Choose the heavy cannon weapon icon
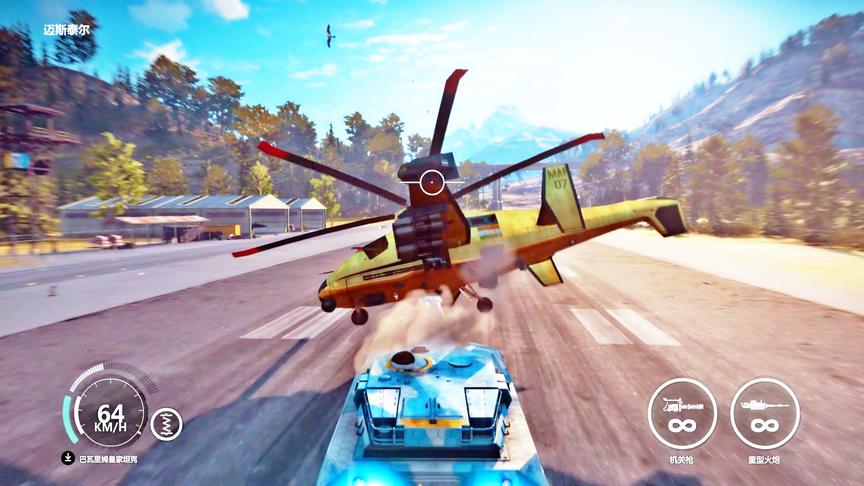The height and width of the screenshot is (486, 864). tap(765, 412)
